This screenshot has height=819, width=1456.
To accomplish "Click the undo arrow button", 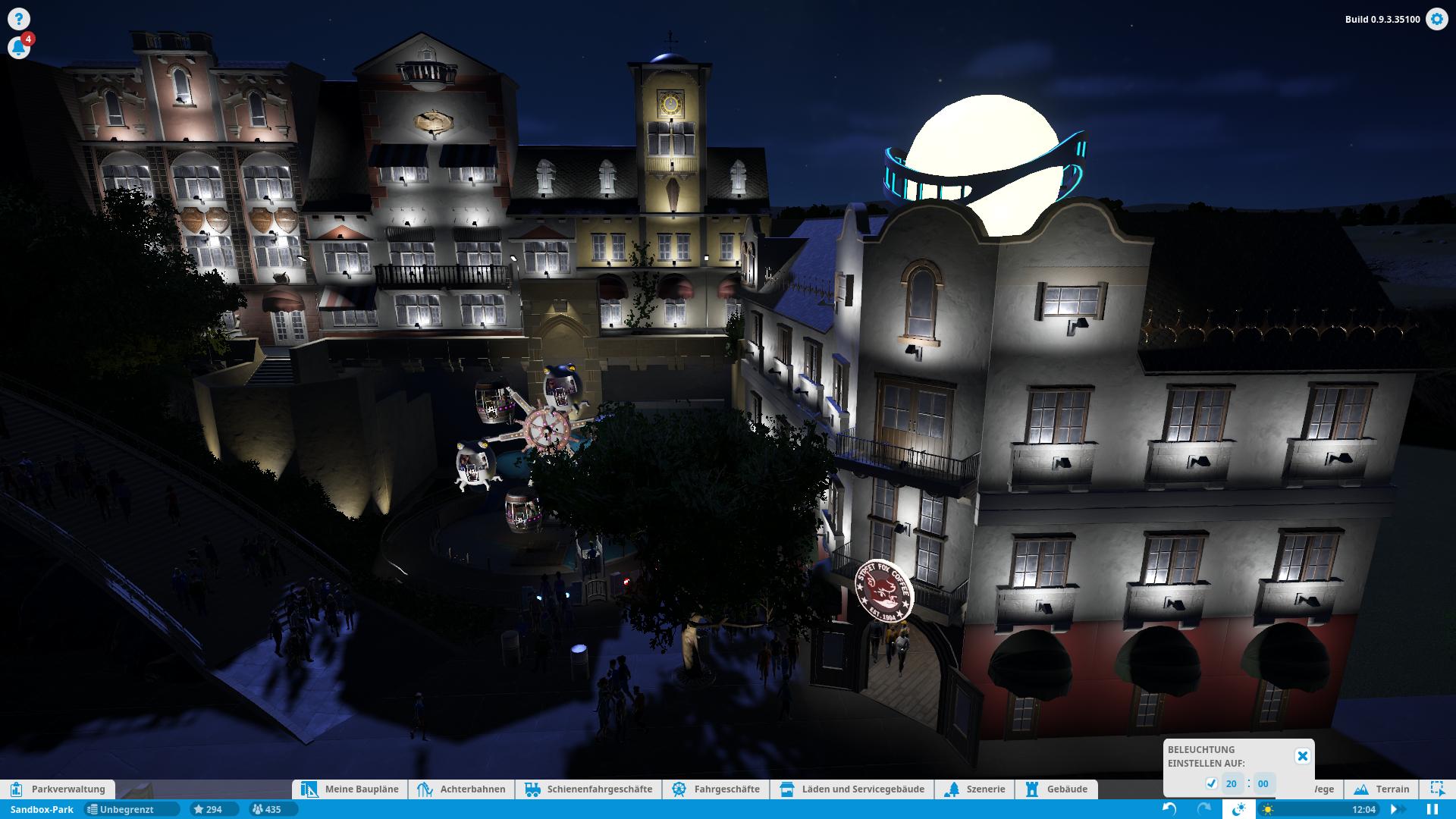I will pos(1169,809).
